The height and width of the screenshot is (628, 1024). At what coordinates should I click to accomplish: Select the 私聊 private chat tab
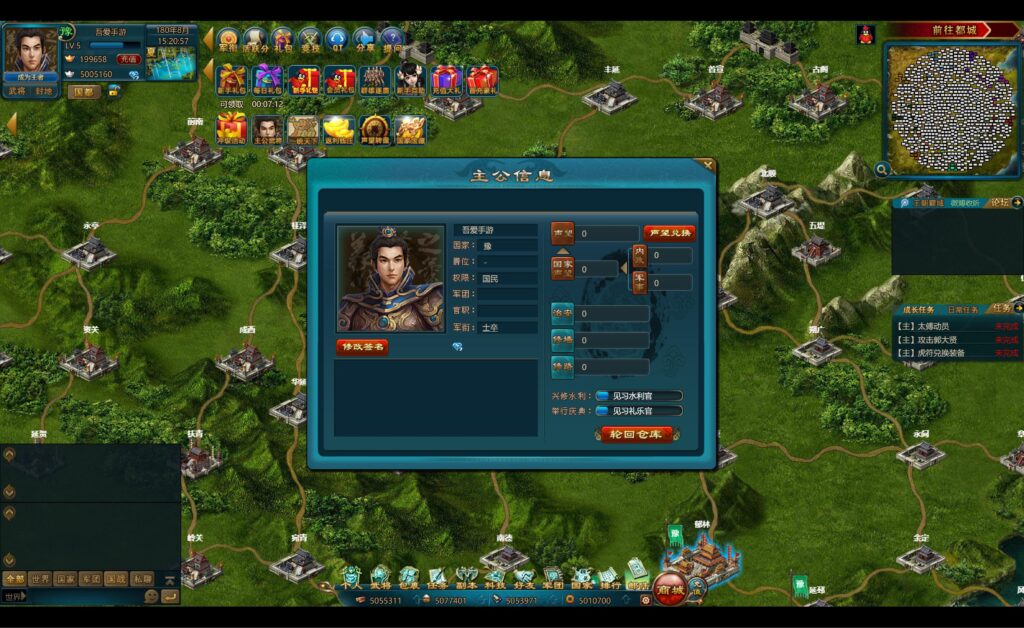[142, 578]
